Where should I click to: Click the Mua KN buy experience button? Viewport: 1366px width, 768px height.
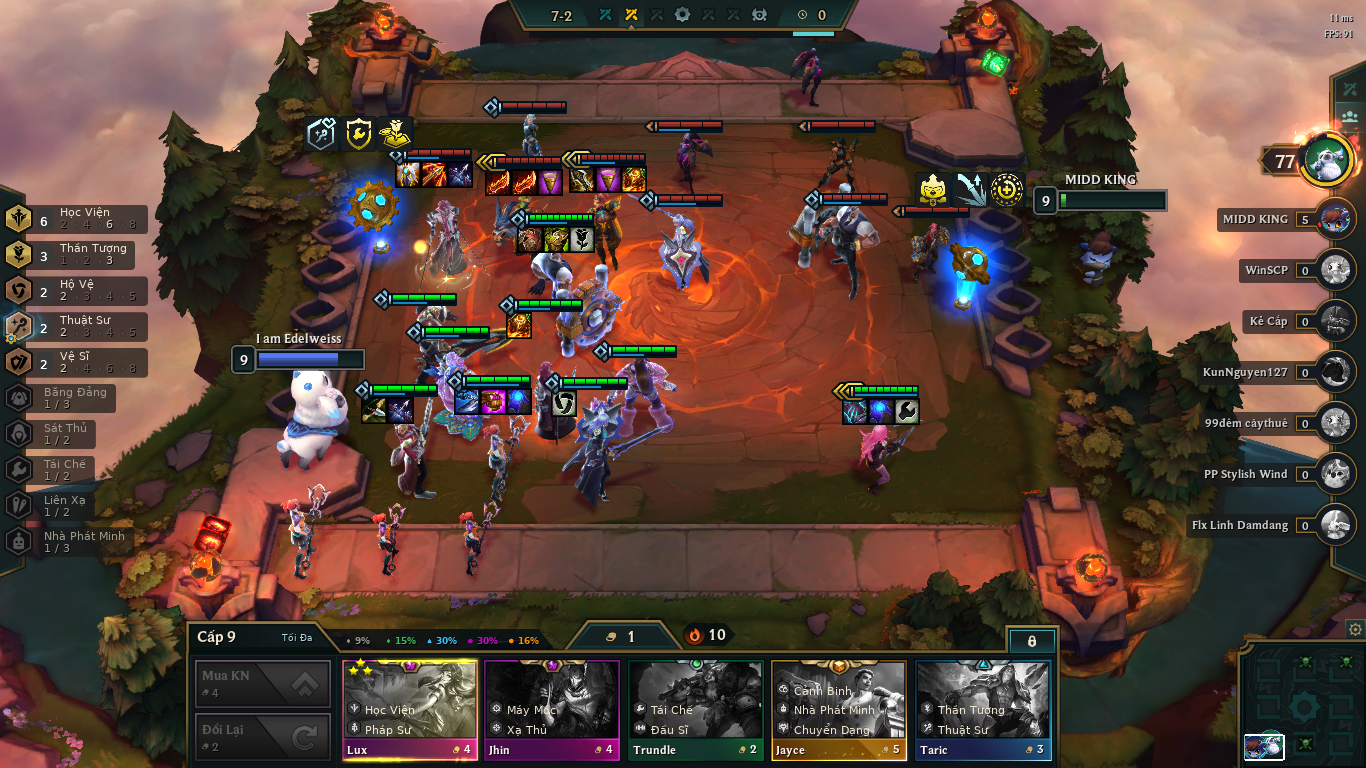(x=263, y=684)
